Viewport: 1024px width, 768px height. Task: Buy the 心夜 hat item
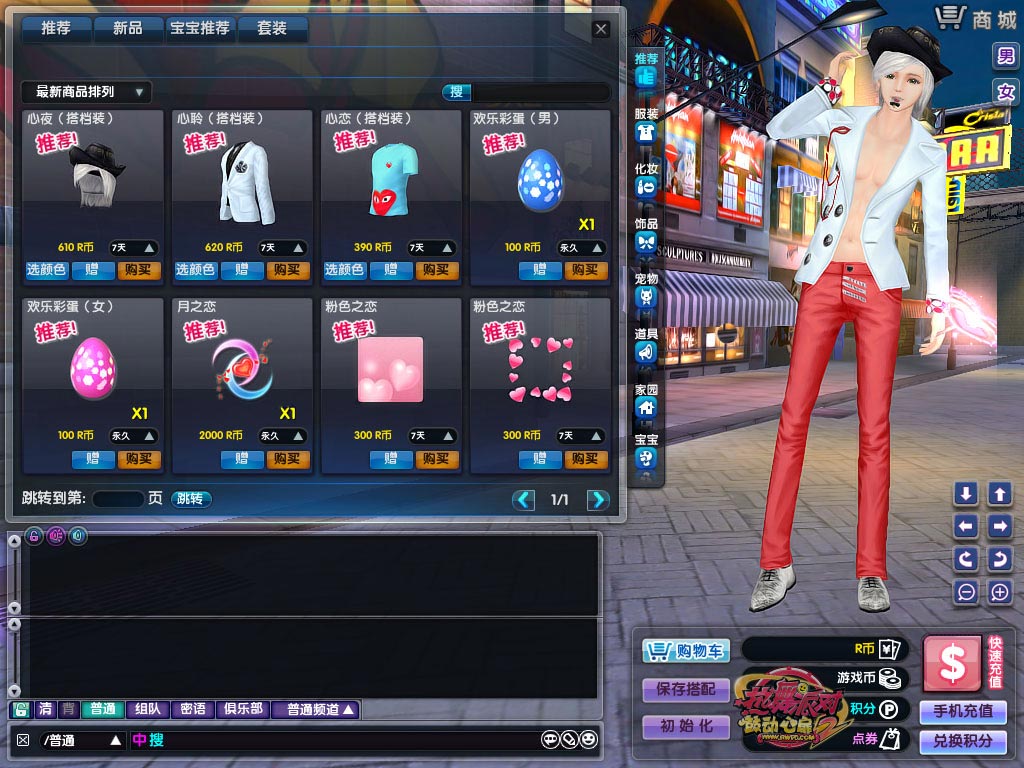[139, 270]
